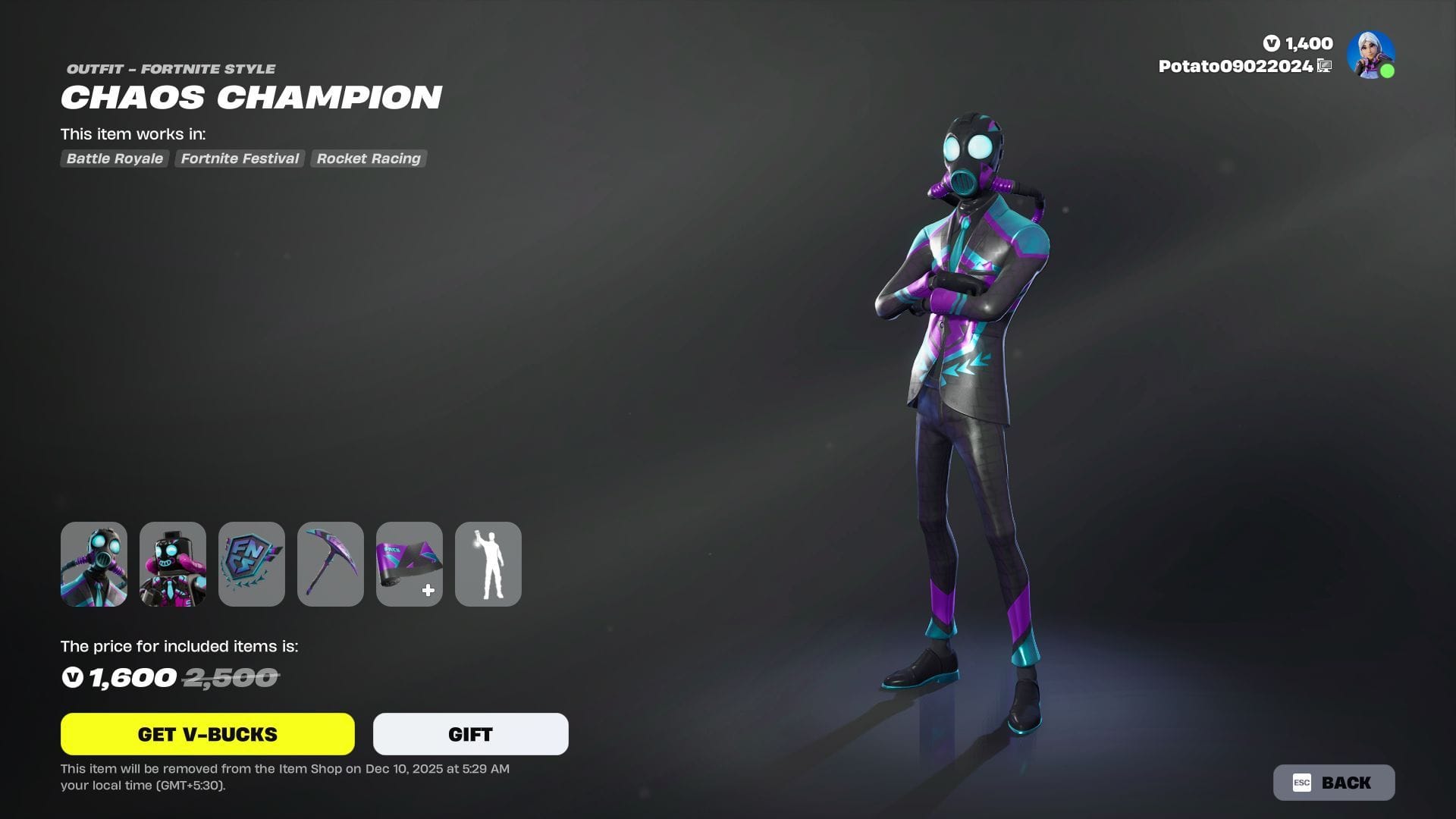The height and width of the screenshot is (819, 1456).
Task: Open the purple pickaxe item icon
Action: click(x=330, y=563)
